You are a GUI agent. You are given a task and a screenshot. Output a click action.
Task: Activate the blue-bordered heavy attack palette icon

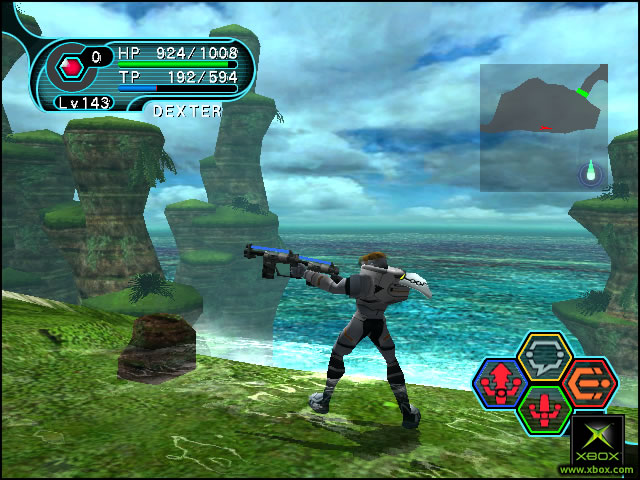pos(499,381)
